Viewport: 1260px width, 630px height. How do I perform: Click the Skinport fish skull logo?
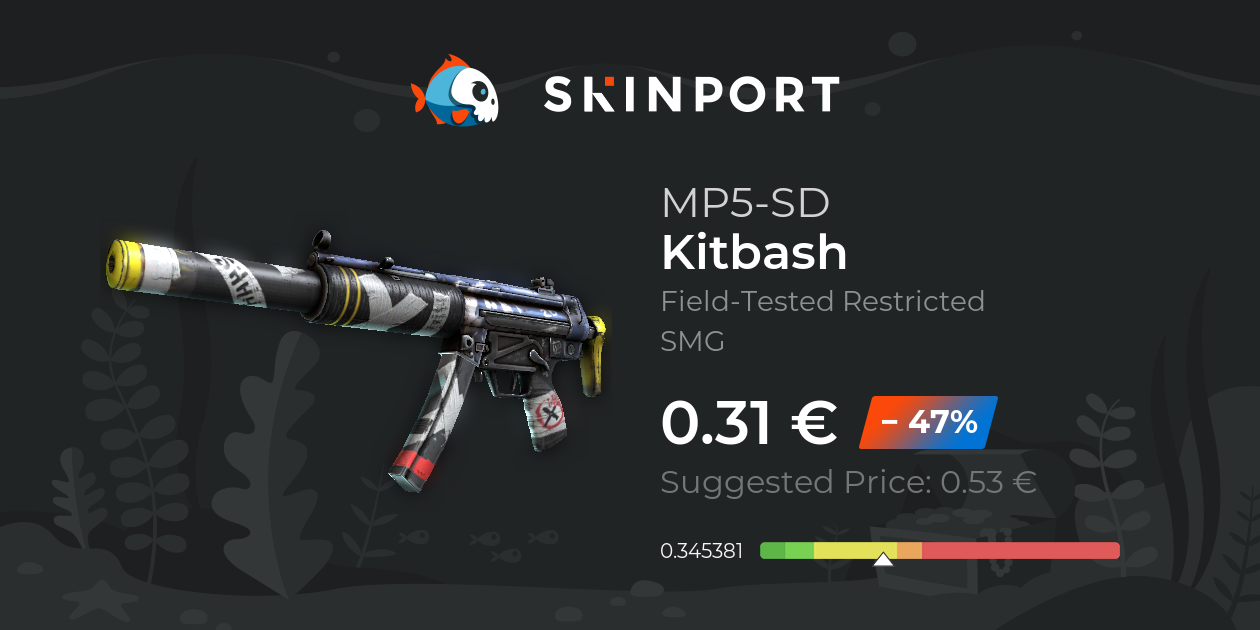pos(456,92)
